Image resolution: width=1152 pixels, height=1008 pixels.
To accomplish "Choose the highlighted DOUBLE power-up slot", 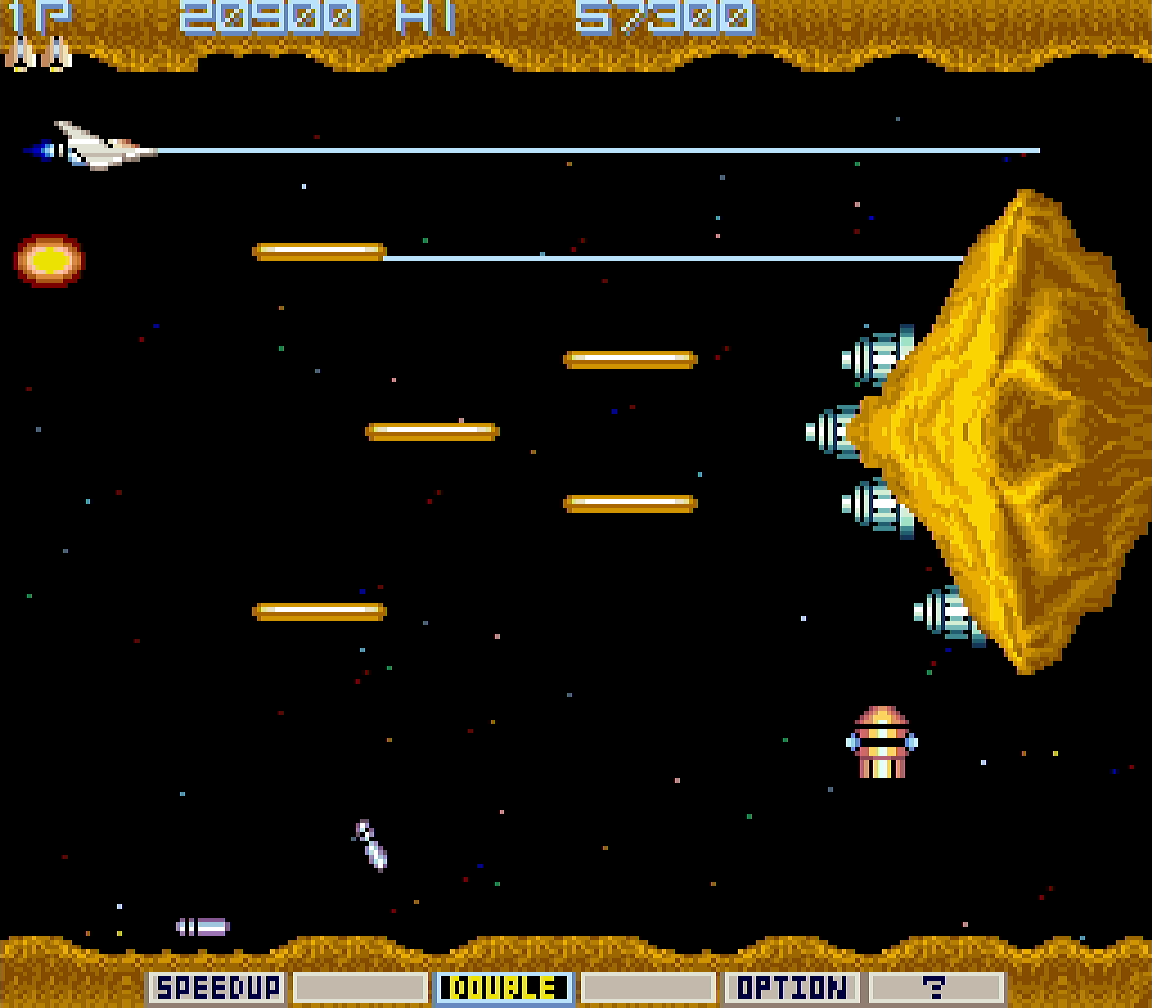I will [x=504, y=988].
